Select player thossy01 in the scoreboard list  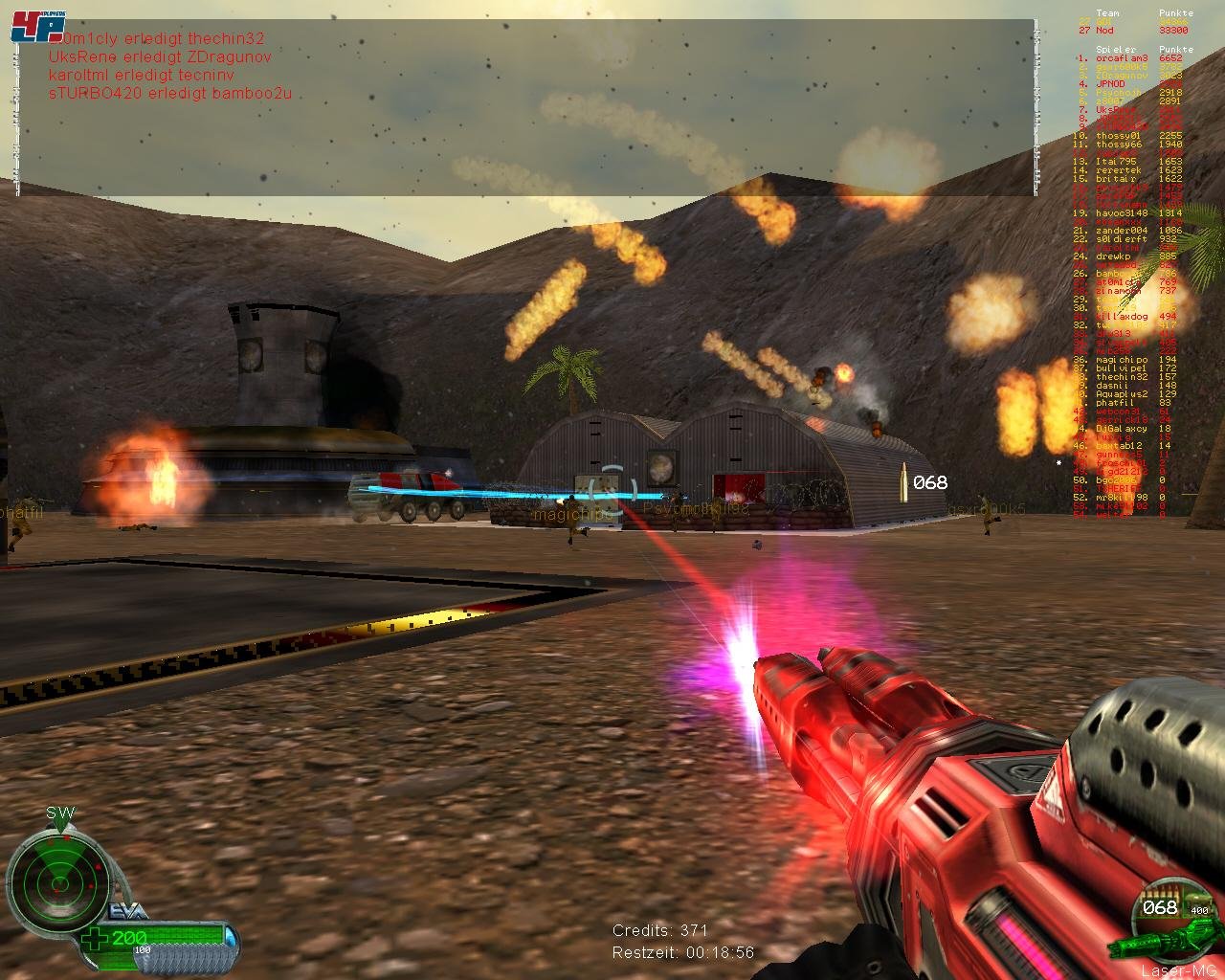pyautogui.click(x=1117, y=136)
